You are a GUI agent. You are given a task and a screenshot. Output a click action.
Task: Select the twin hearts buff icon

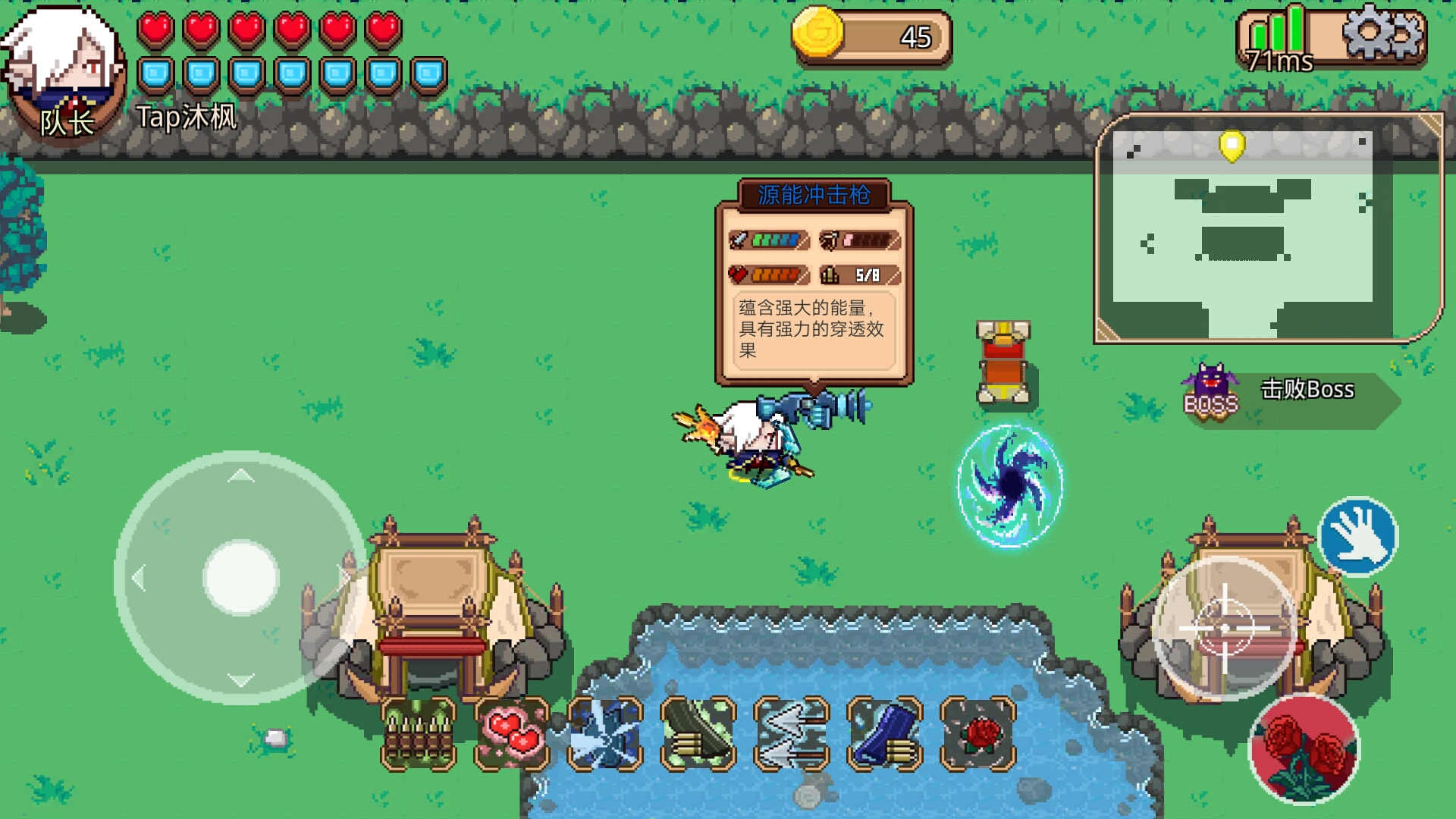tap(512, 734)
